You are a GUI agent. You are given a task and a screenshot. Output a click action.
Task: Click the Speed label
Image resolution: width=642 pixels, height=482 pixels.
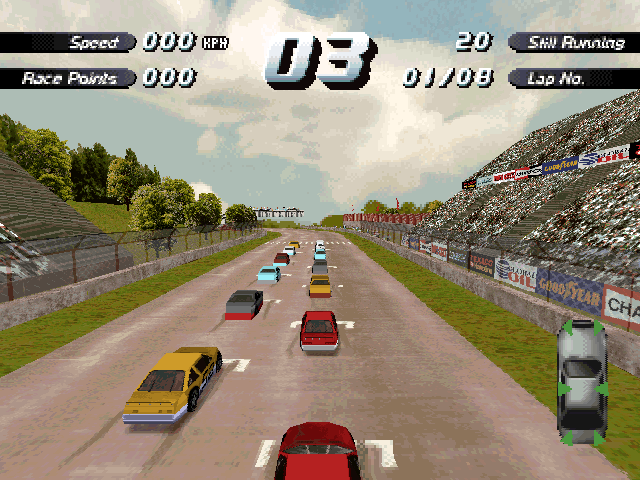88,43
